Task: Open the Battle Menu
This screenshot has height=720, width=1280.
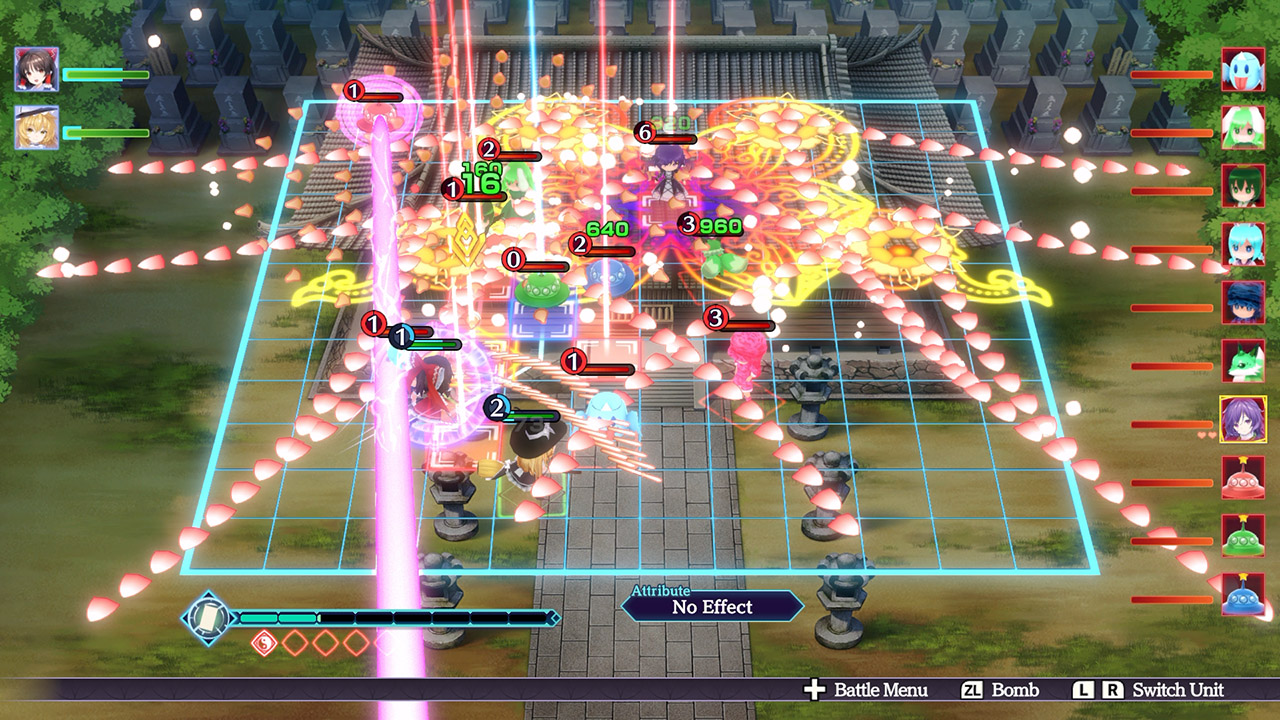Action: (867, 690)
